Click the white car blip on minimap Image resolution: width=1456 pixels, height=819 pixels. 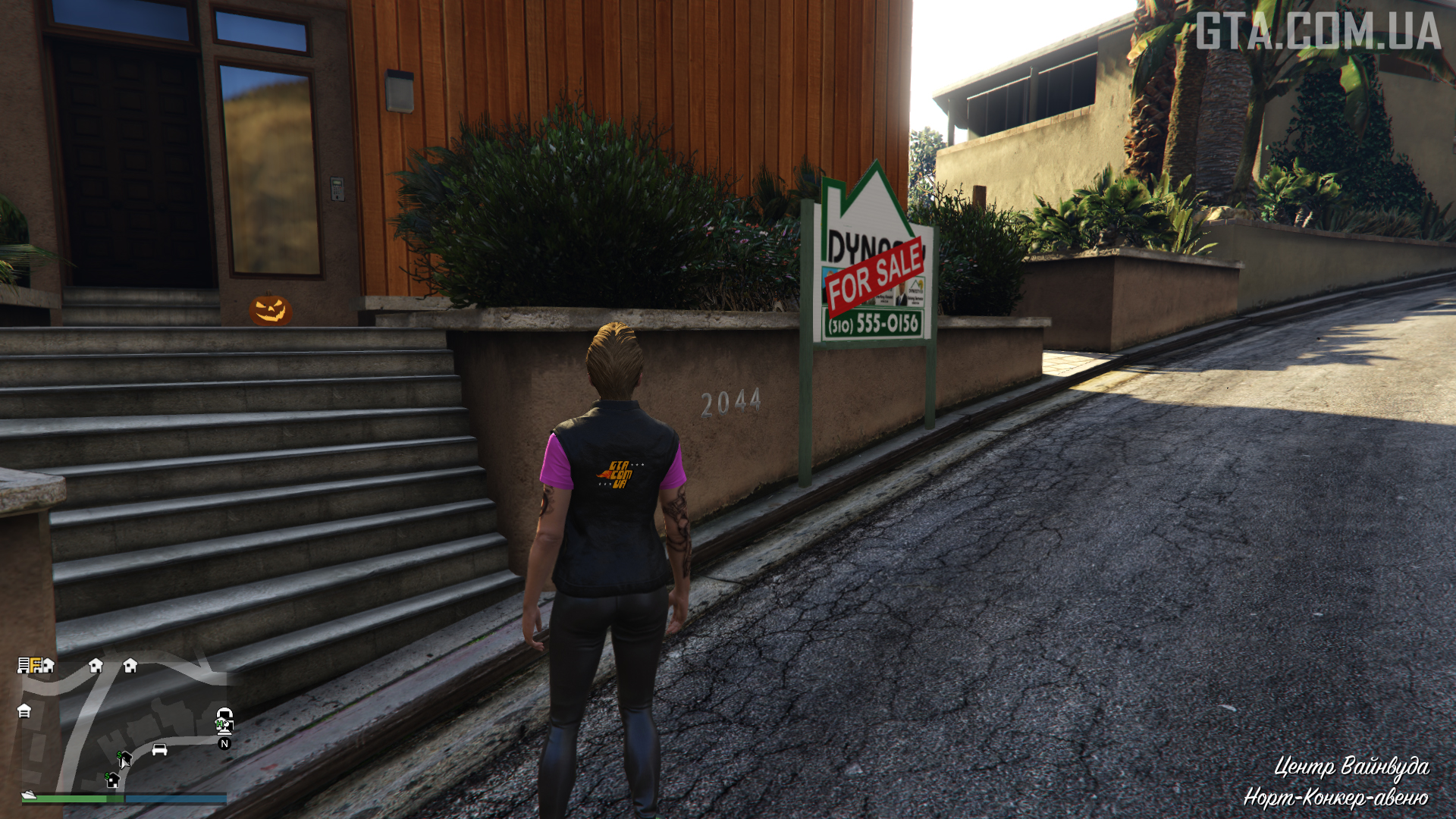pyautogui.click(x=159, y=749)
